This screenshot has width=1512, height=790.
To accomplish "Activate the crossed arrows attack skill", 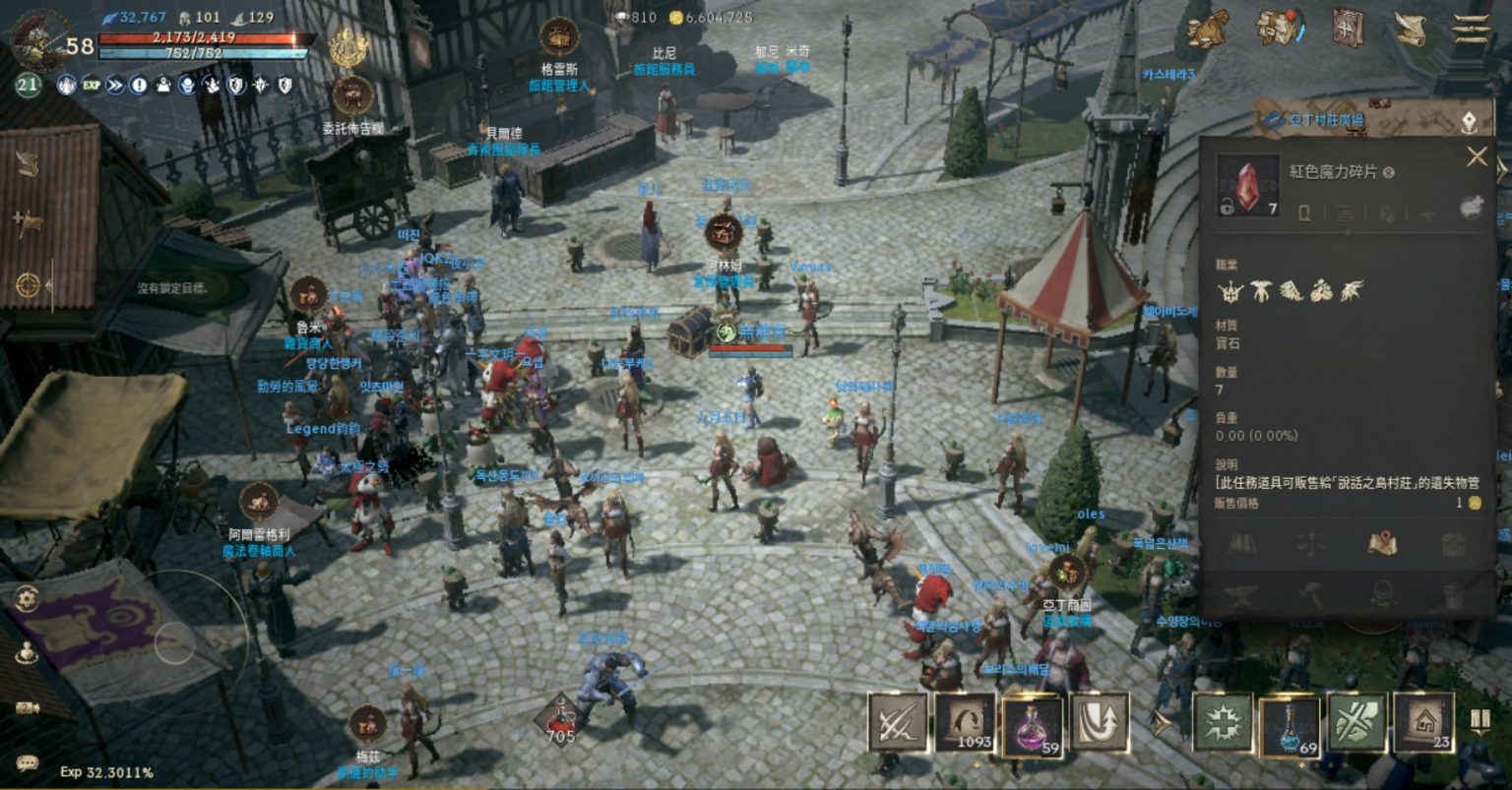I will tap(897, 723).
